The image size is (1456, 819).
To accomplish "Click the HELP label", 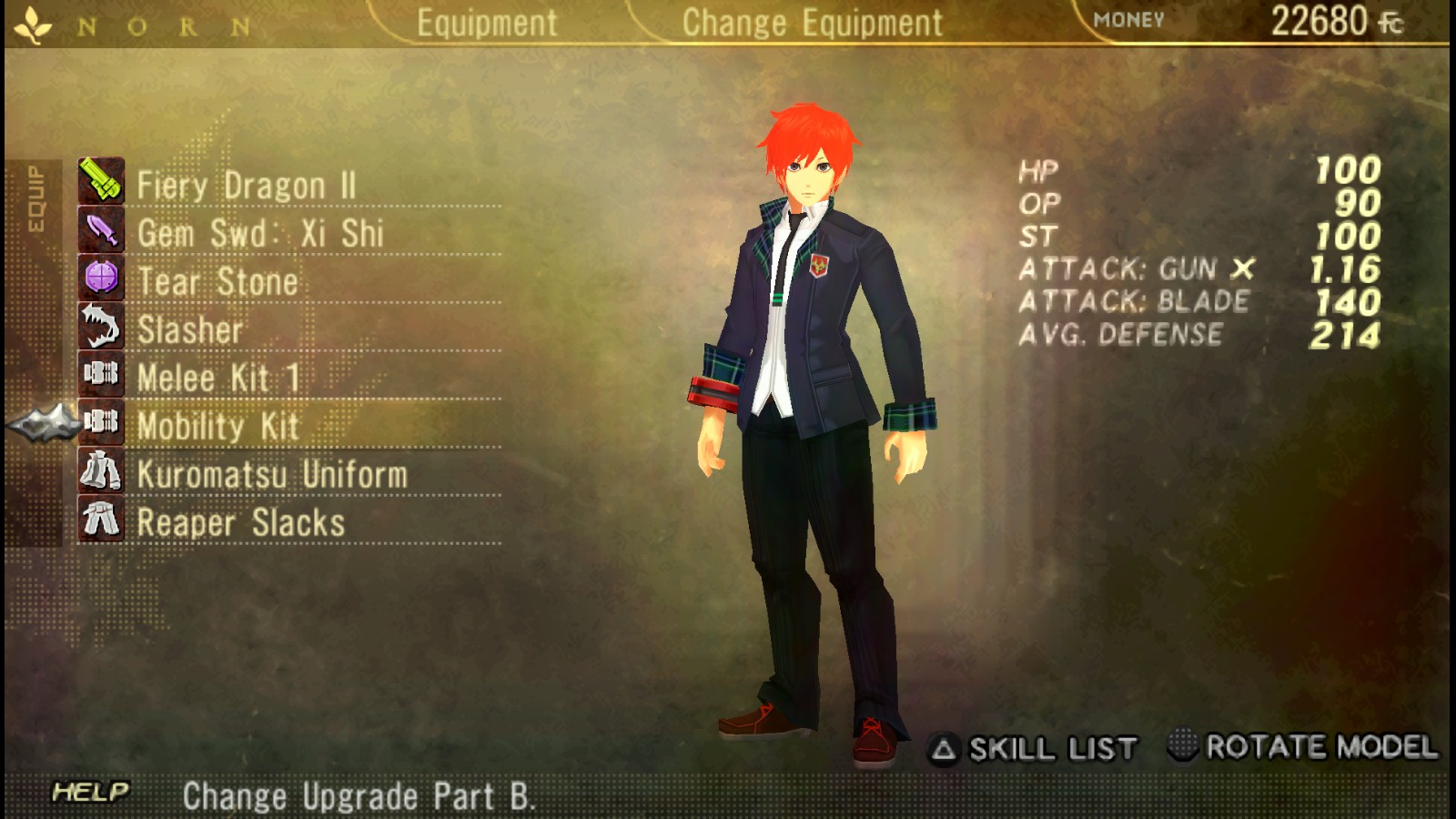I will click(x=88, y=792).
